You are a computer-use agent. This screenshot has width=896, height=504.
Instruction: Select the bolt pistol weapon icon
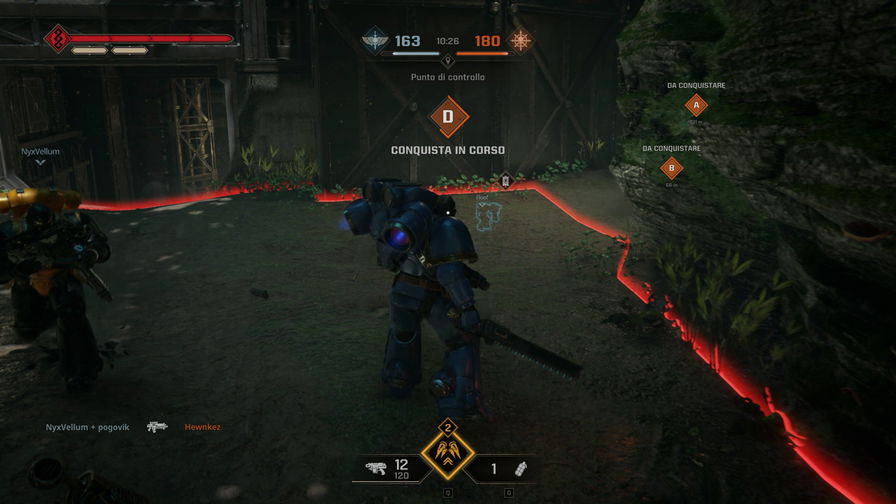click(376, 467)
